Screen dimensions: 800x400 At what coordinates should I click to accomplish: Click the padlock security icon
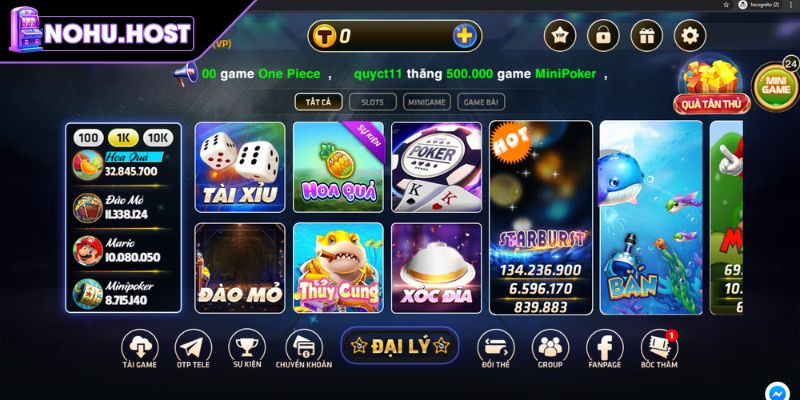(x=603, y=36)
